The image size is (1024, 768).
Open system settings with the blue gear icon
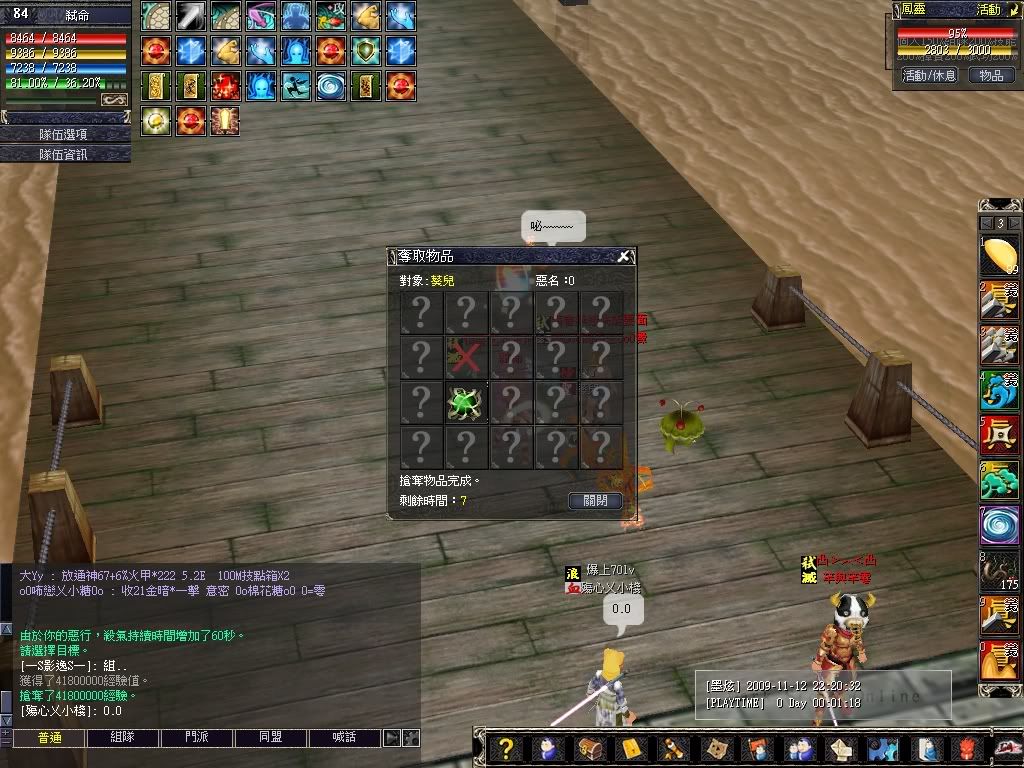882,749
